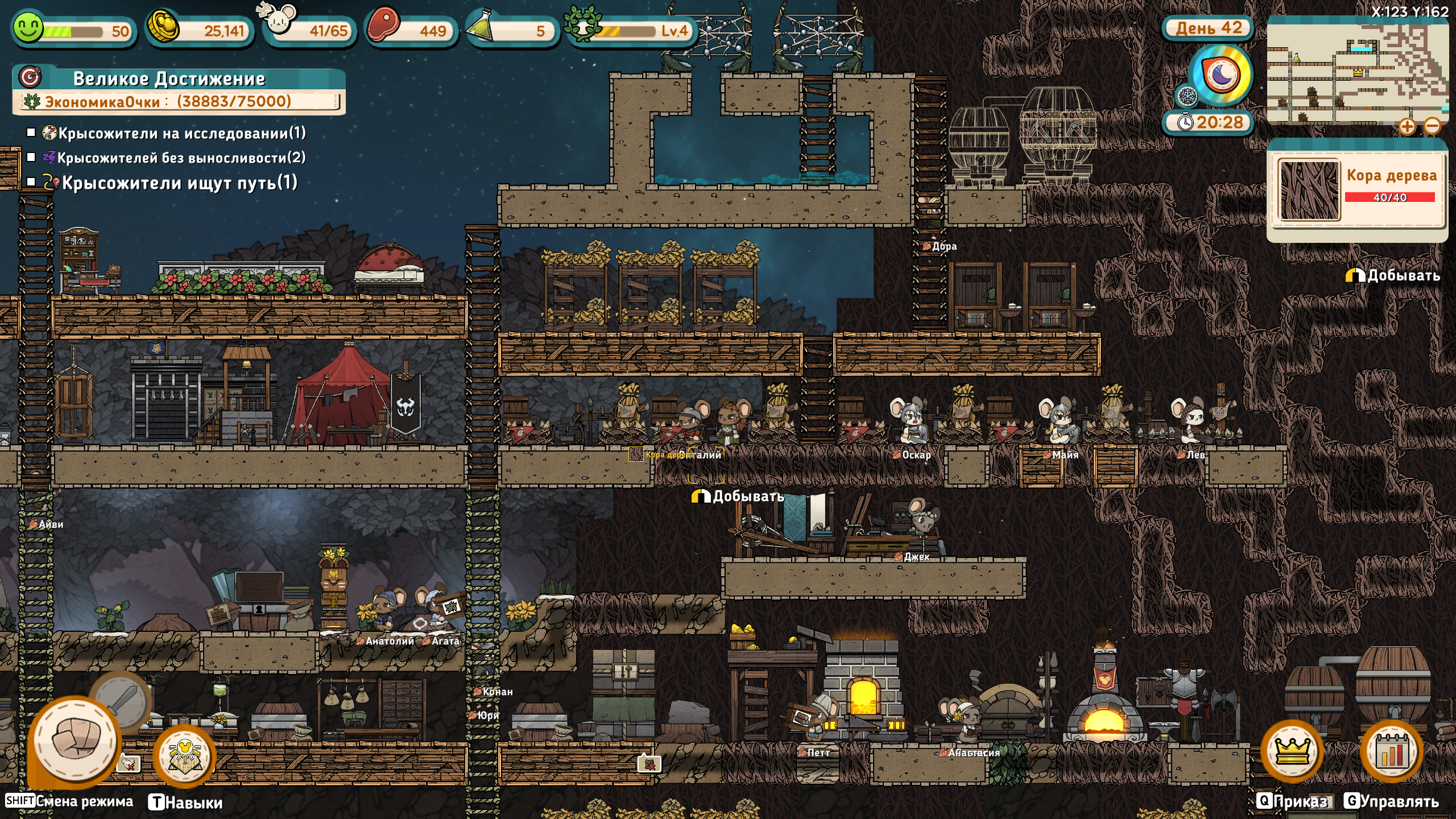The height and width of the screenshot is (819, 1456).
Task: Open prosperity level wreath icon
Action: click(581, 25)
